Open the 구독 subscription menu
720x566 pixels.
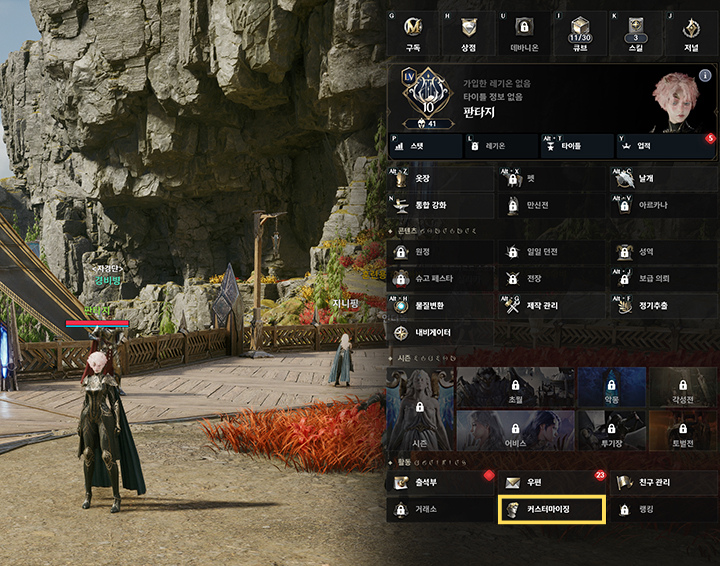tap(412, 33)
